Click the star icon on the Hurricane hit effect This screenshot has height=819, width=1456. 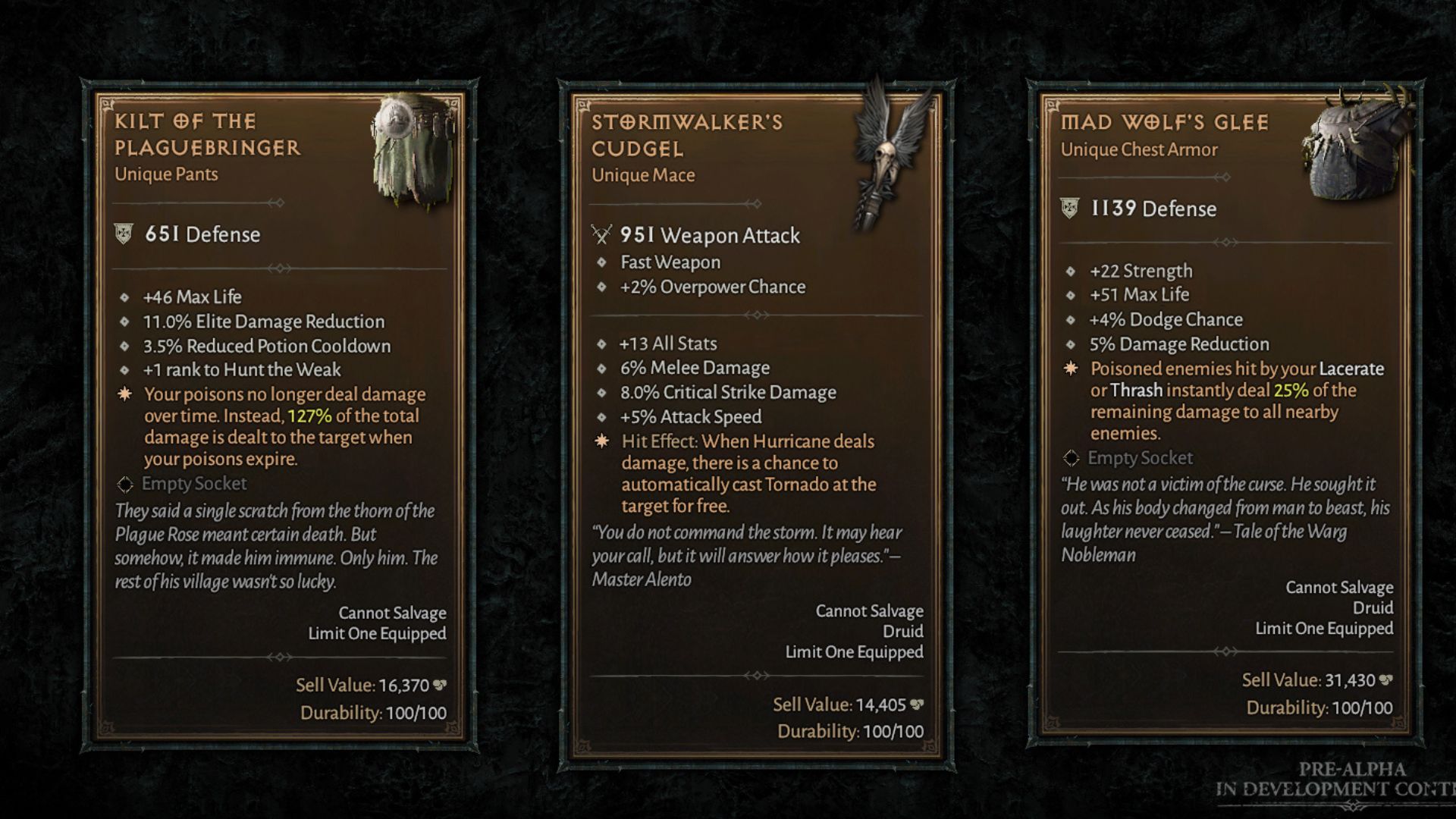(601, 441)
